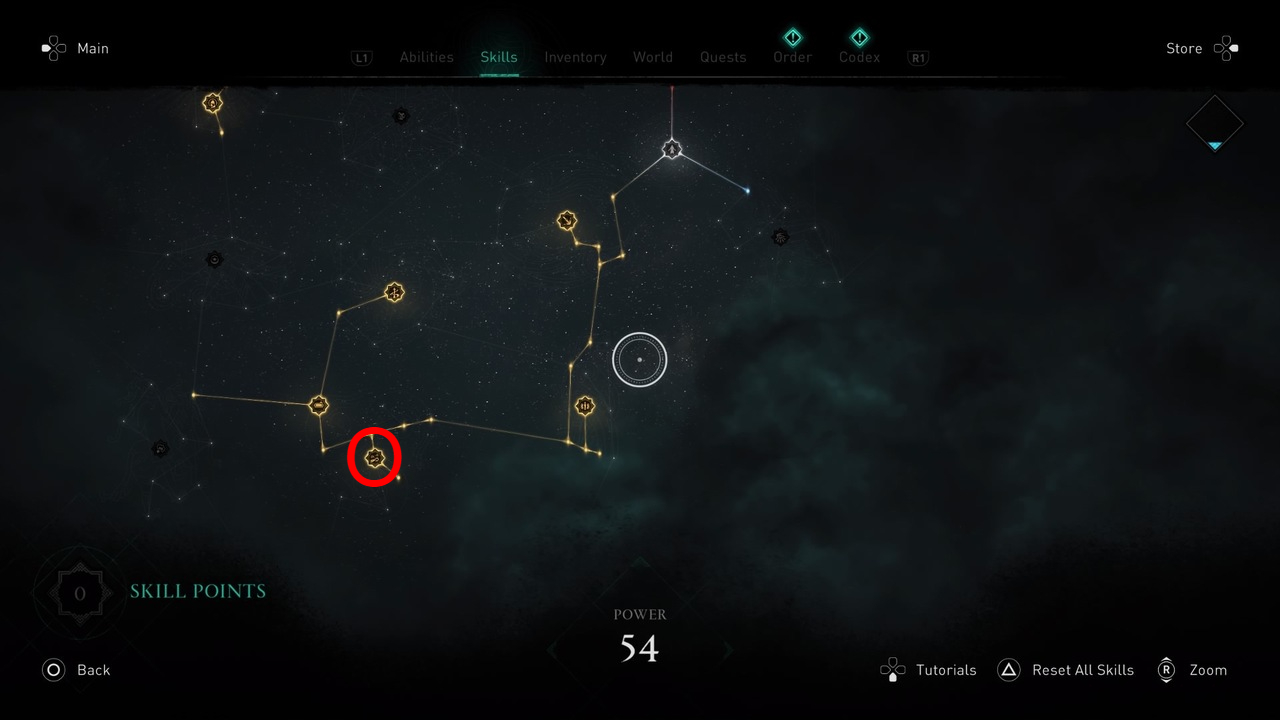1280x720 pixels.
Task: Click the Main gamepad icon at top left
Action: tap(52, 47)
